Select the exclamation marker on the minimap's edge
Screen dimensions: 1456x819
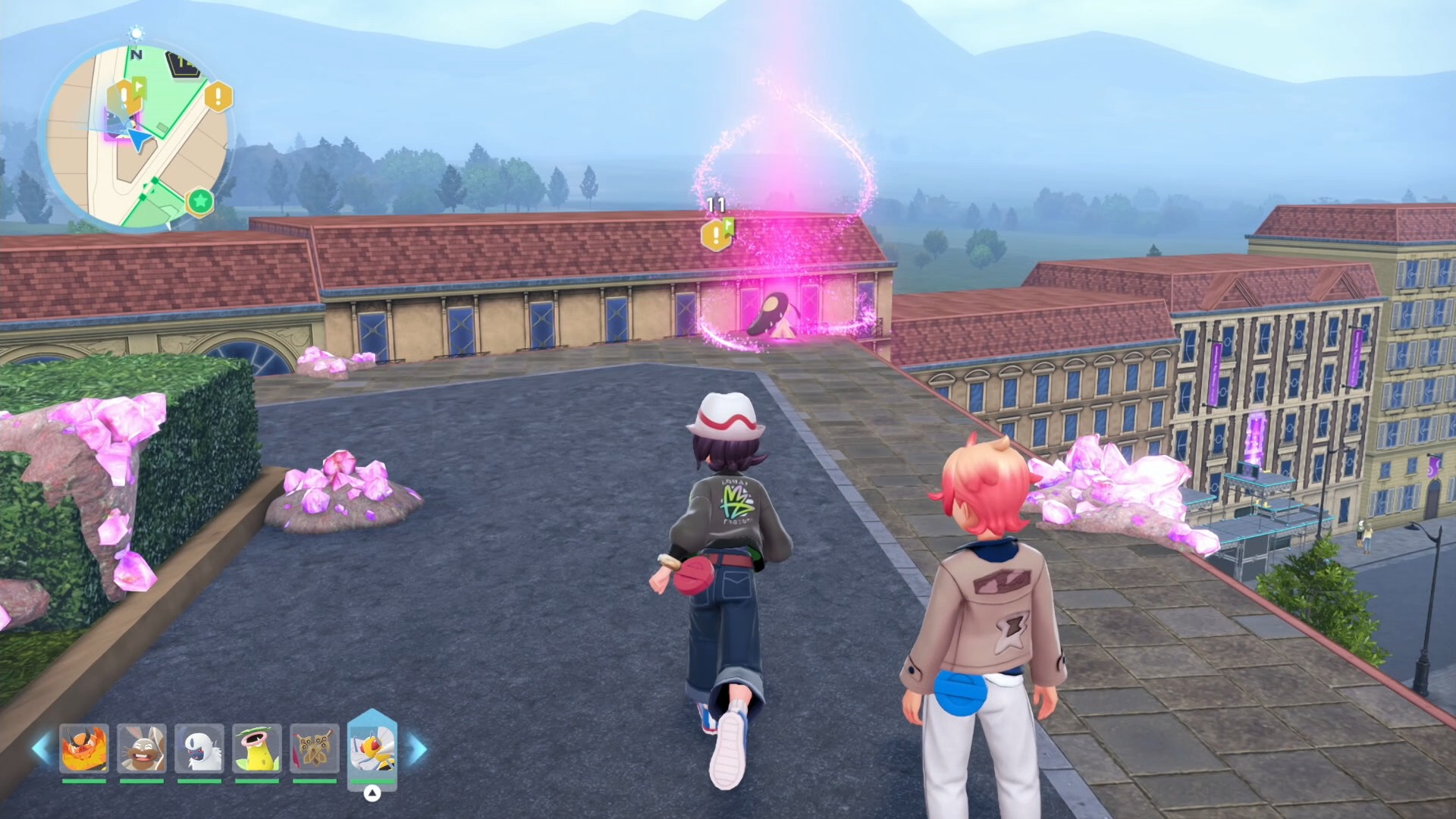coord(218,97)
